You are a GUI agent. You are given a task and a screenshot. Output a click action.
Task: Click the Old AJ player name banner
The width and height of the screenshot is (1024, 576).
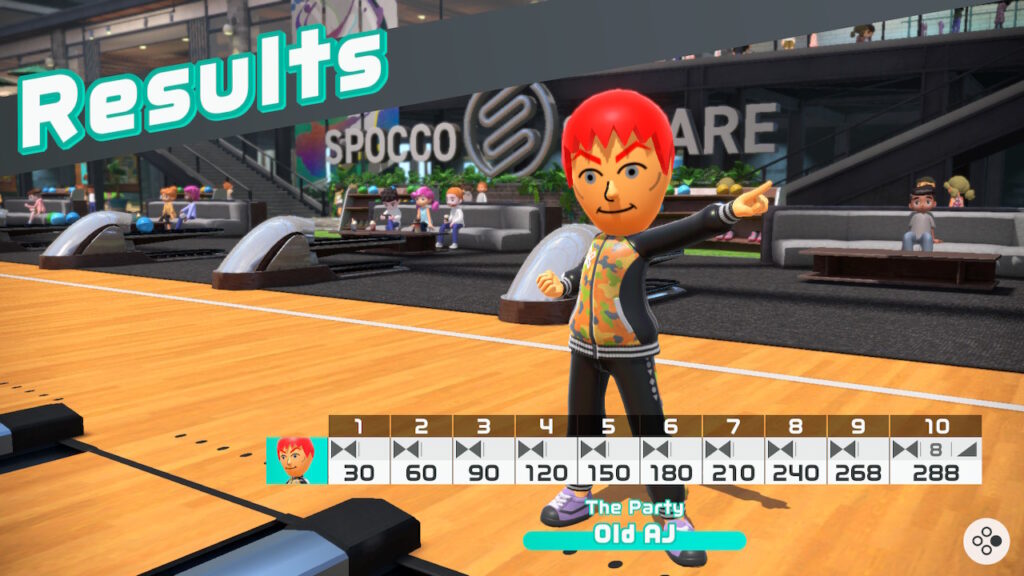pyautogui.click(x=634, y=534)
